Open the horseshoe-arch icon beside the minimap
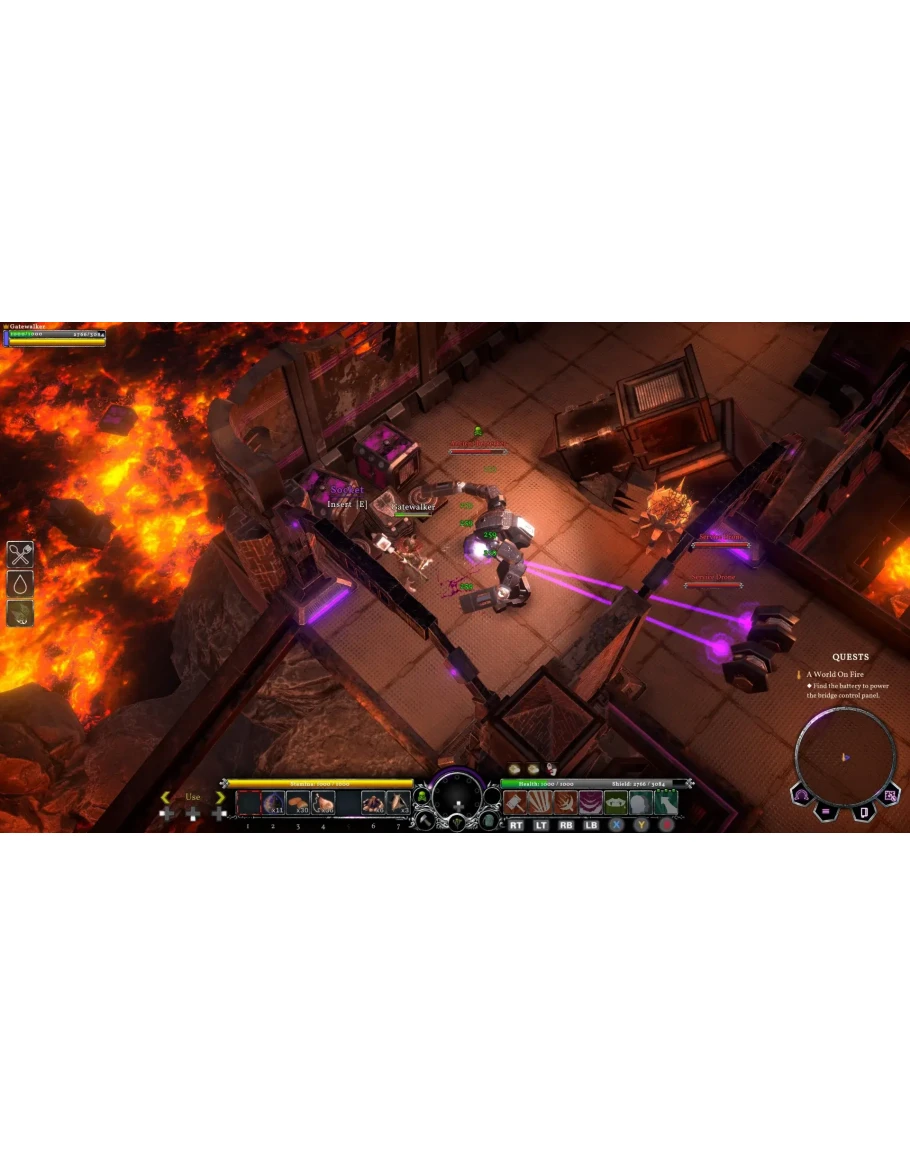Screen dimensions: 910x1155 point(801,796)
